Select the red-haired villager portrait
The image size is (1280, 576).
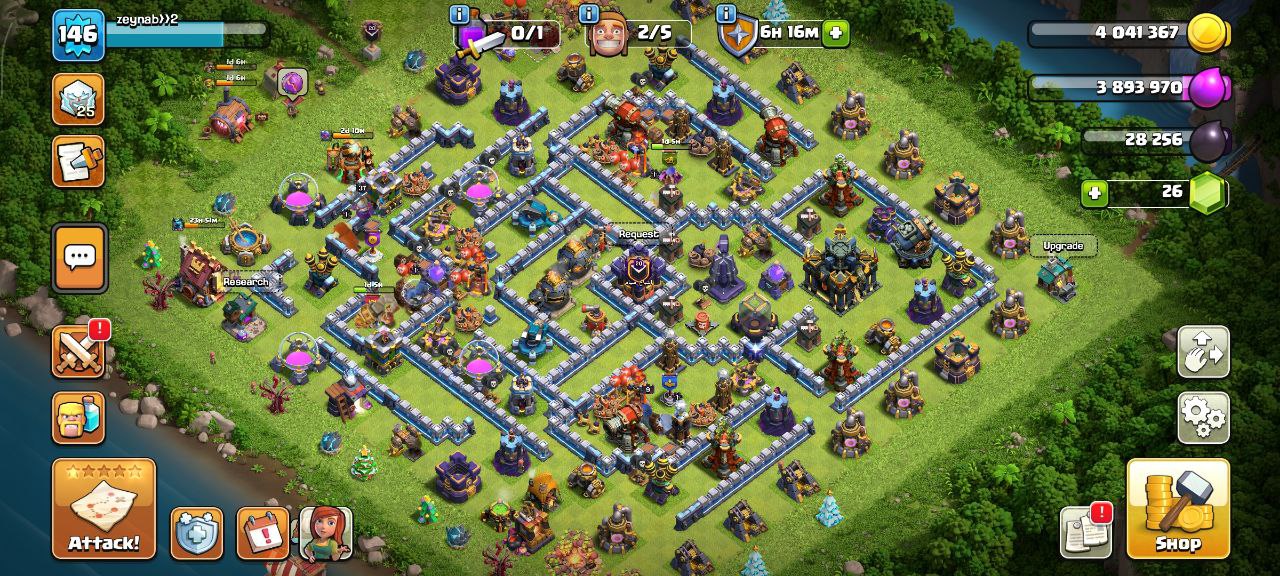(326, 533)
